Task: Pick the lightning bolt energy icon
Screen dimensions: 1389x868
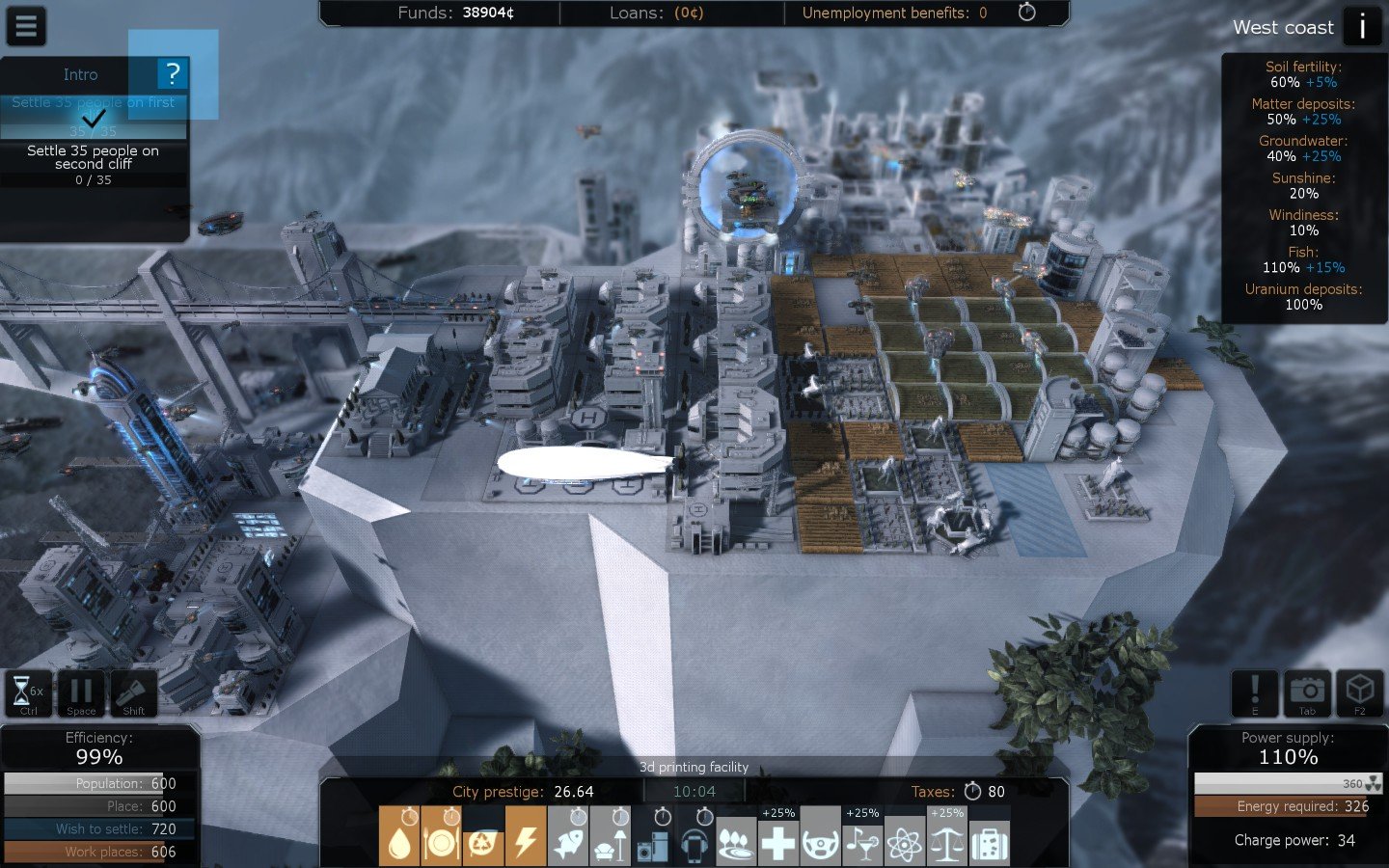Action: [x=526, y=835]
